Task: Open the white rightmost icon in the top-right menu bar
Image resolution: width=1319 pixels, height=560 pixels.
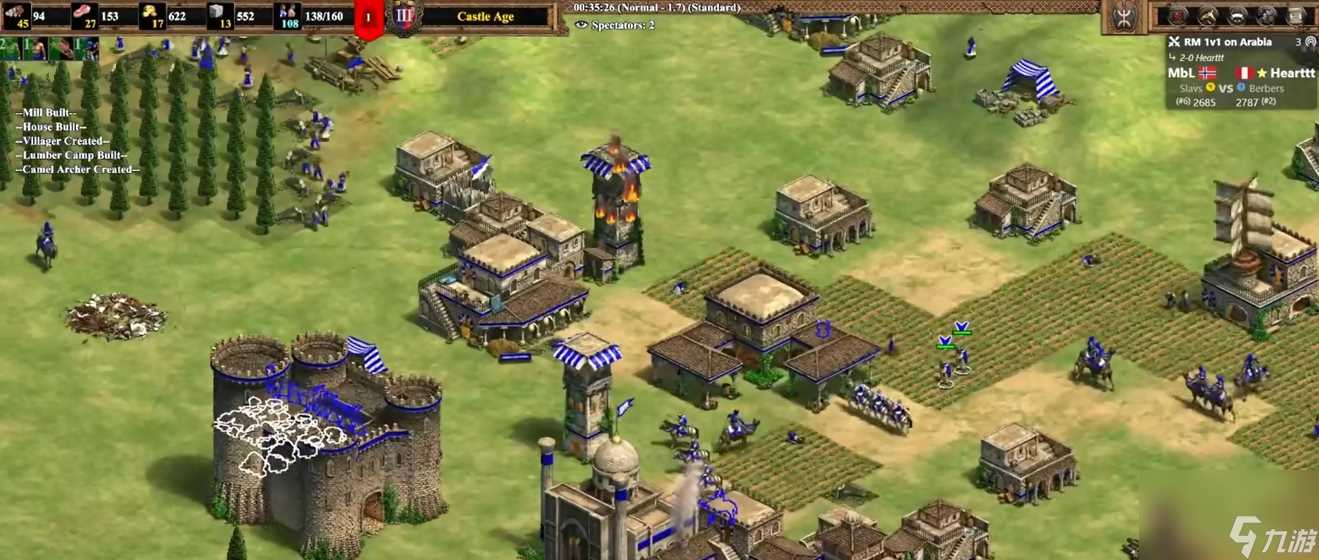Action: [1297, 15]
